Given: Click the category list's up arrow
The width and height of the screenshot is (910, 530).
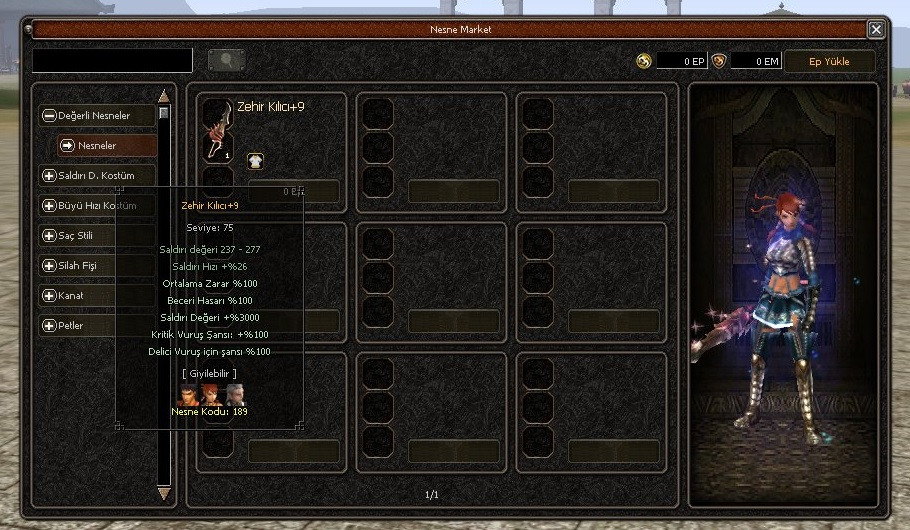Looking at the screenshot, I should (x=164, y=97).
